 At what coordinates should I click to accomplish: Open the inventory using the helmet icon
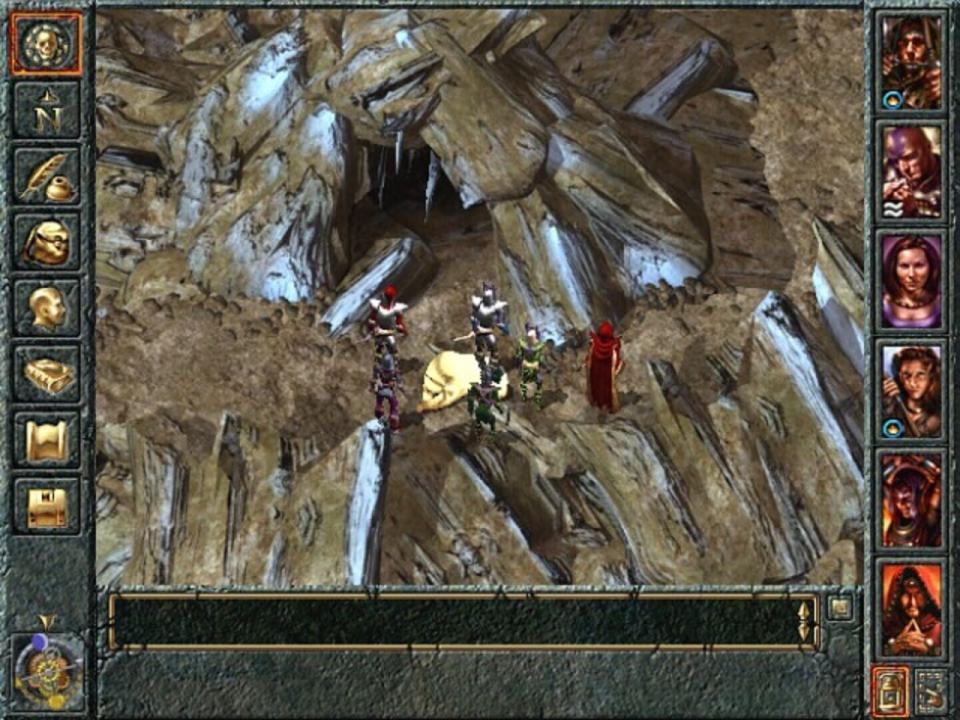47,242
